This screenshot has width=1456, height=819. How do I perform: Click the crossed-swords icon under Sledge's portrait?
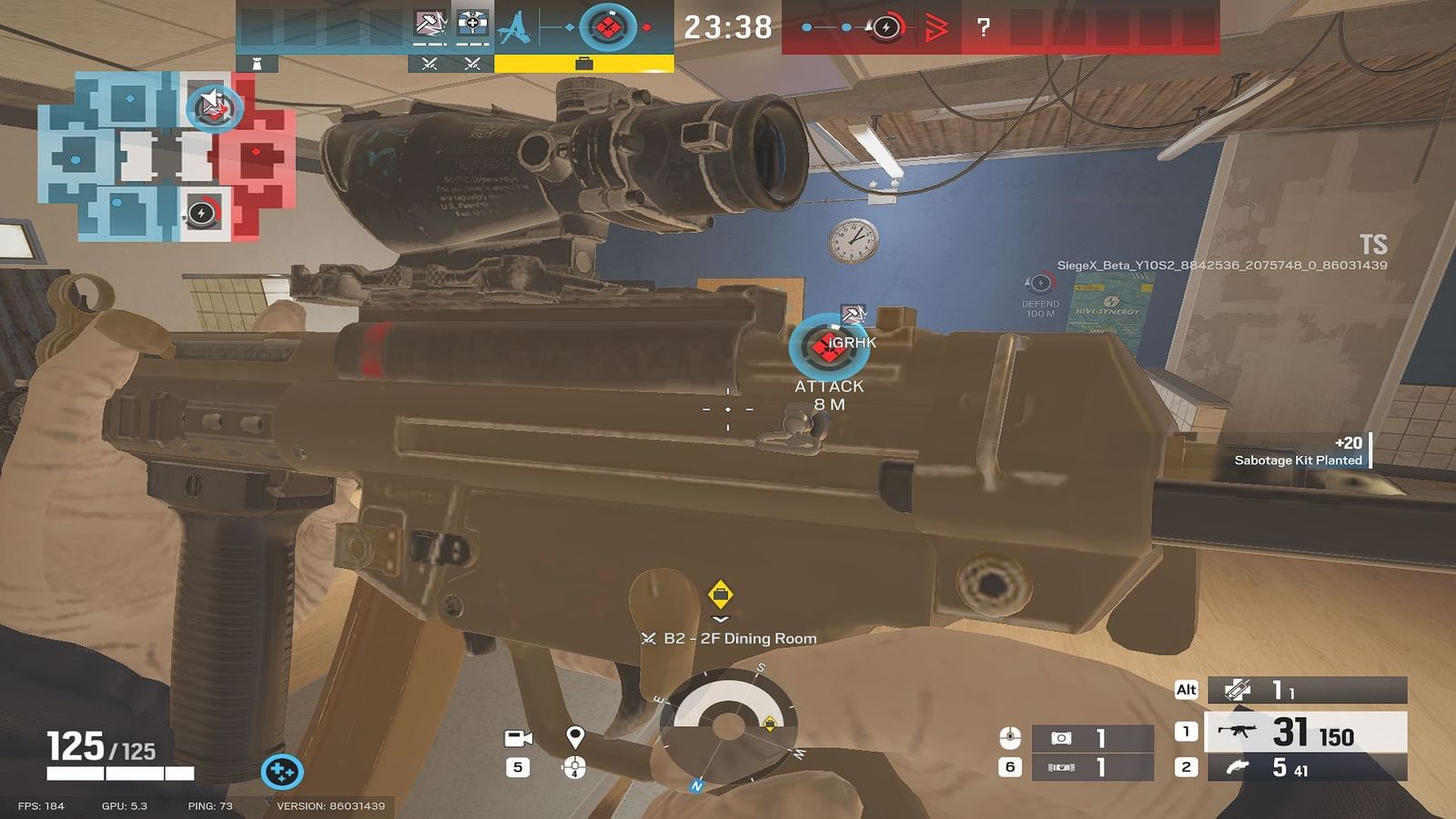[429, 66]
